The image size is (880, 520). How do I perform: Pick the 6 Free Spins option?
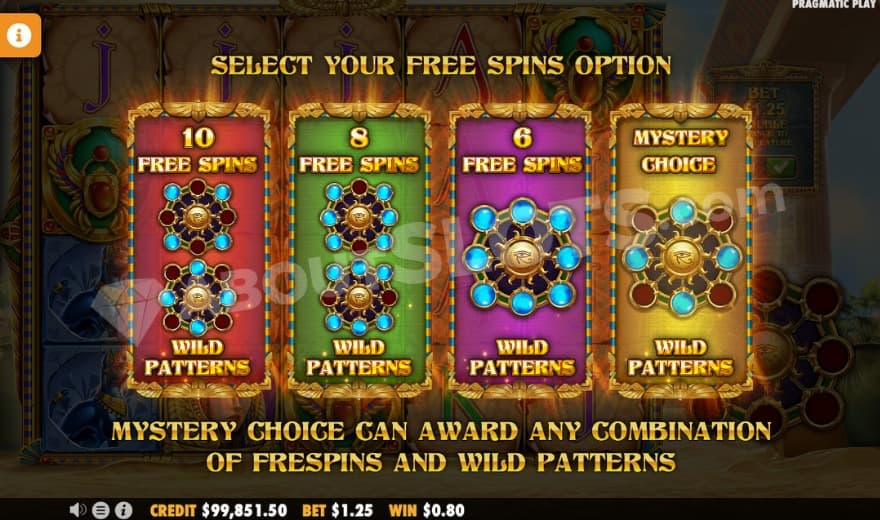pyautogui.click(x=520, y=248)
